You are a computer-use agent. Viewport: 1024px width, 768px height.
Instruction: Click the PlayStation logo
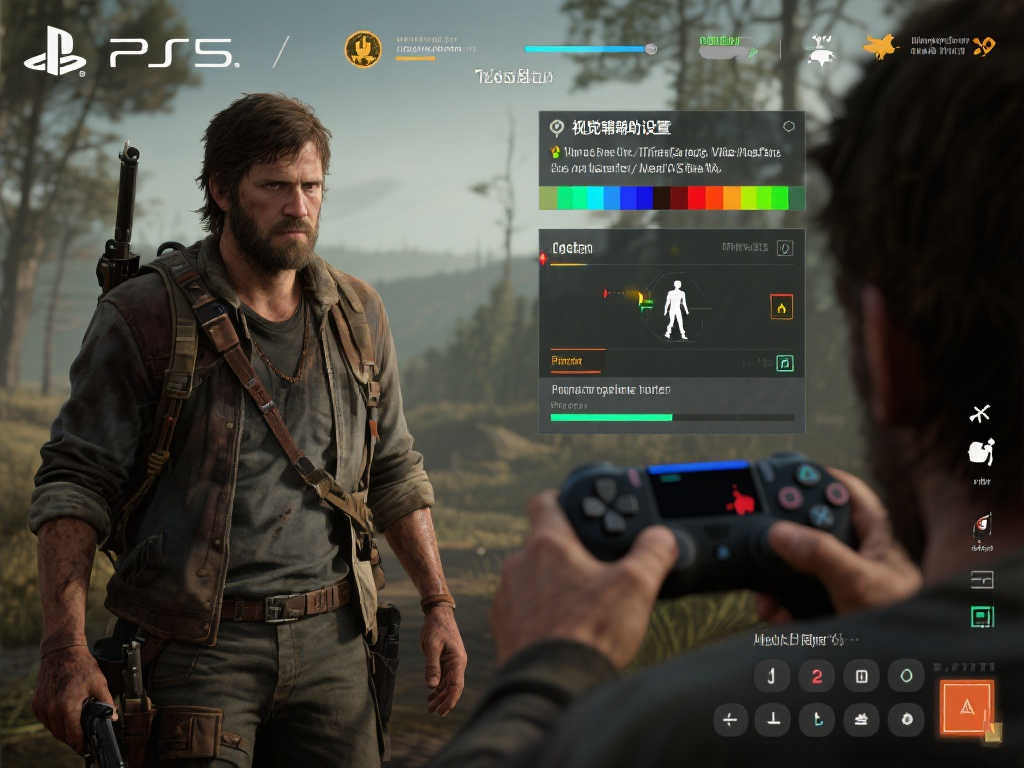55,51
